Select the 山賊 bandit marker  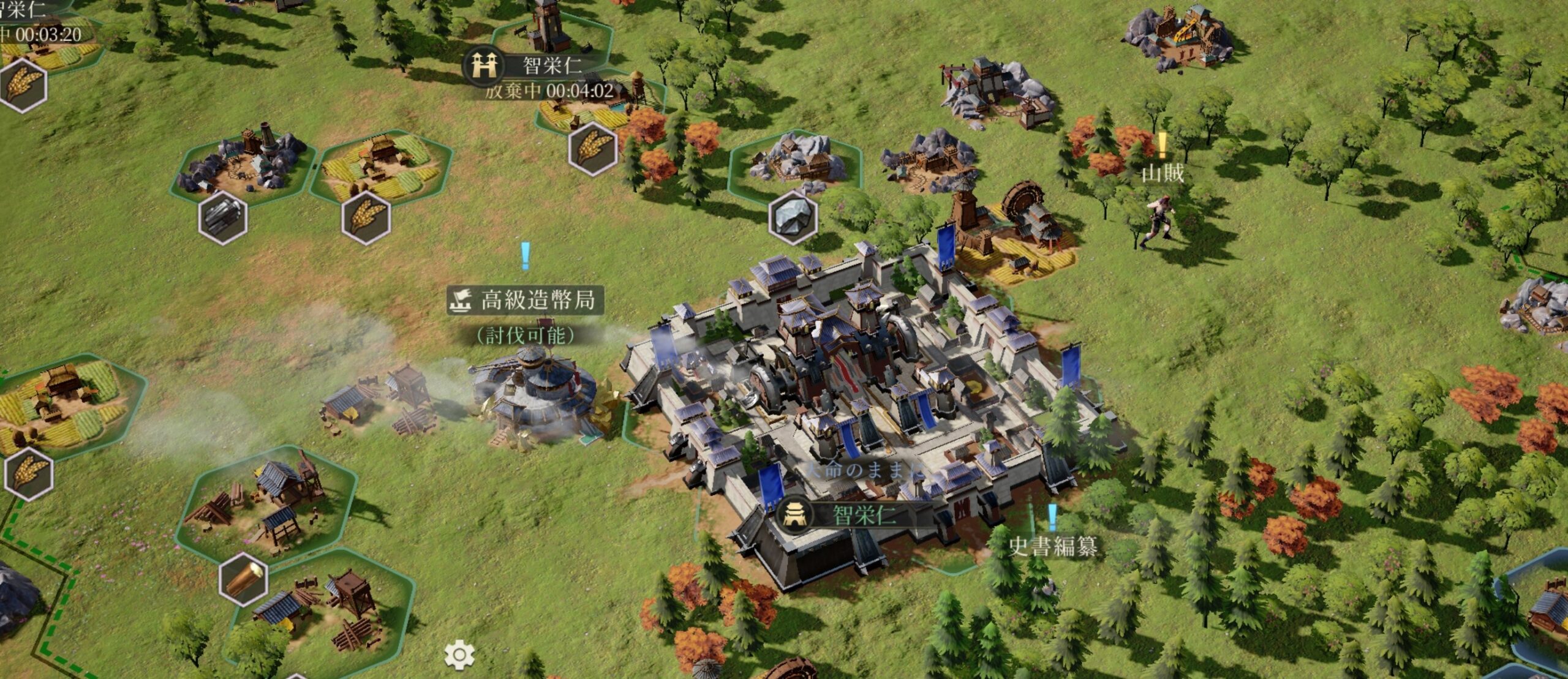(x=1162, y=173)
